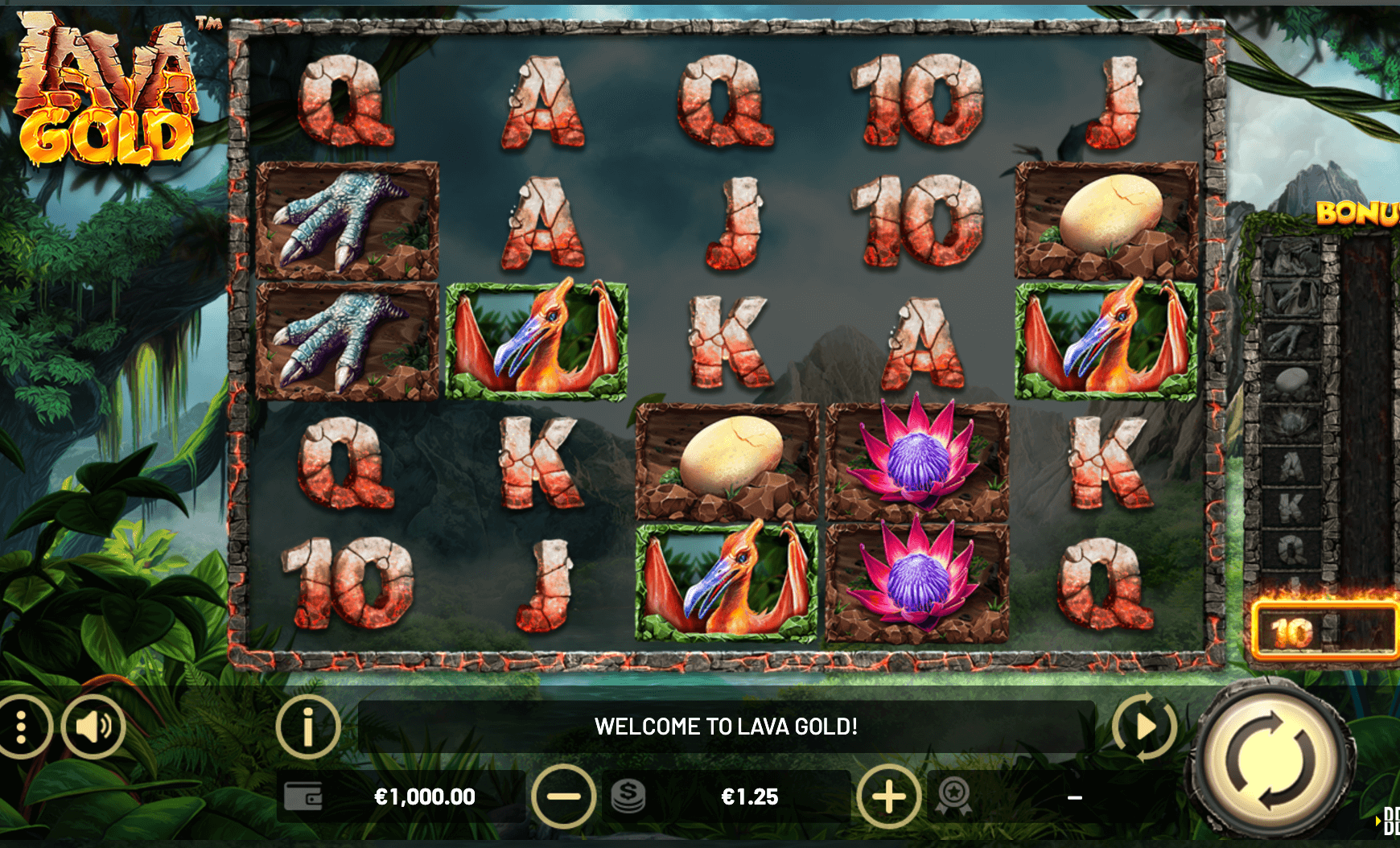Decrease the bet with the minus button
Screen dimensions: 1400x848
[x=563, y=797]
